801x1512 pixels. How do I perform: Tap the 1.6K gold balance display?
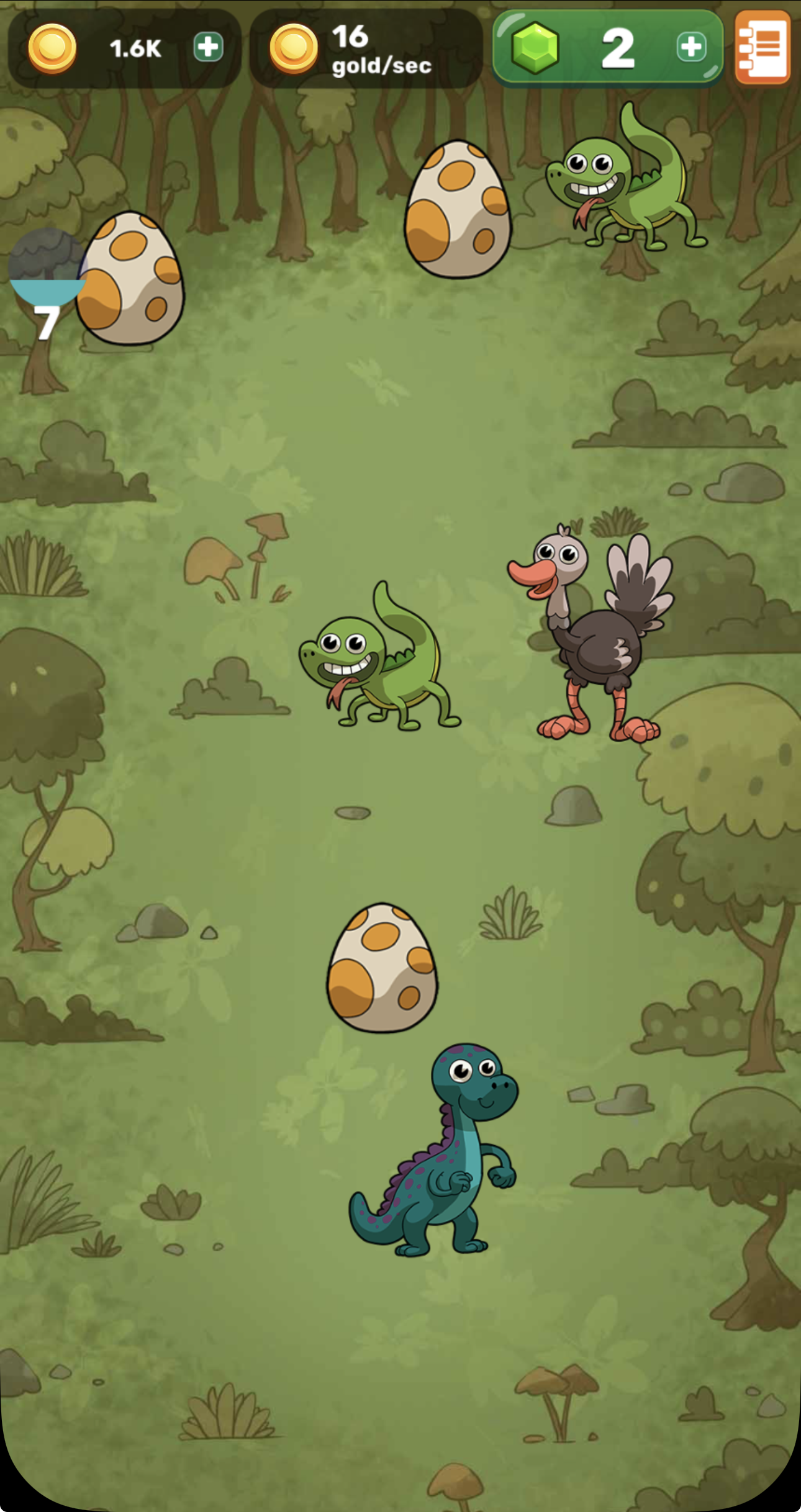tap(133, 48)
